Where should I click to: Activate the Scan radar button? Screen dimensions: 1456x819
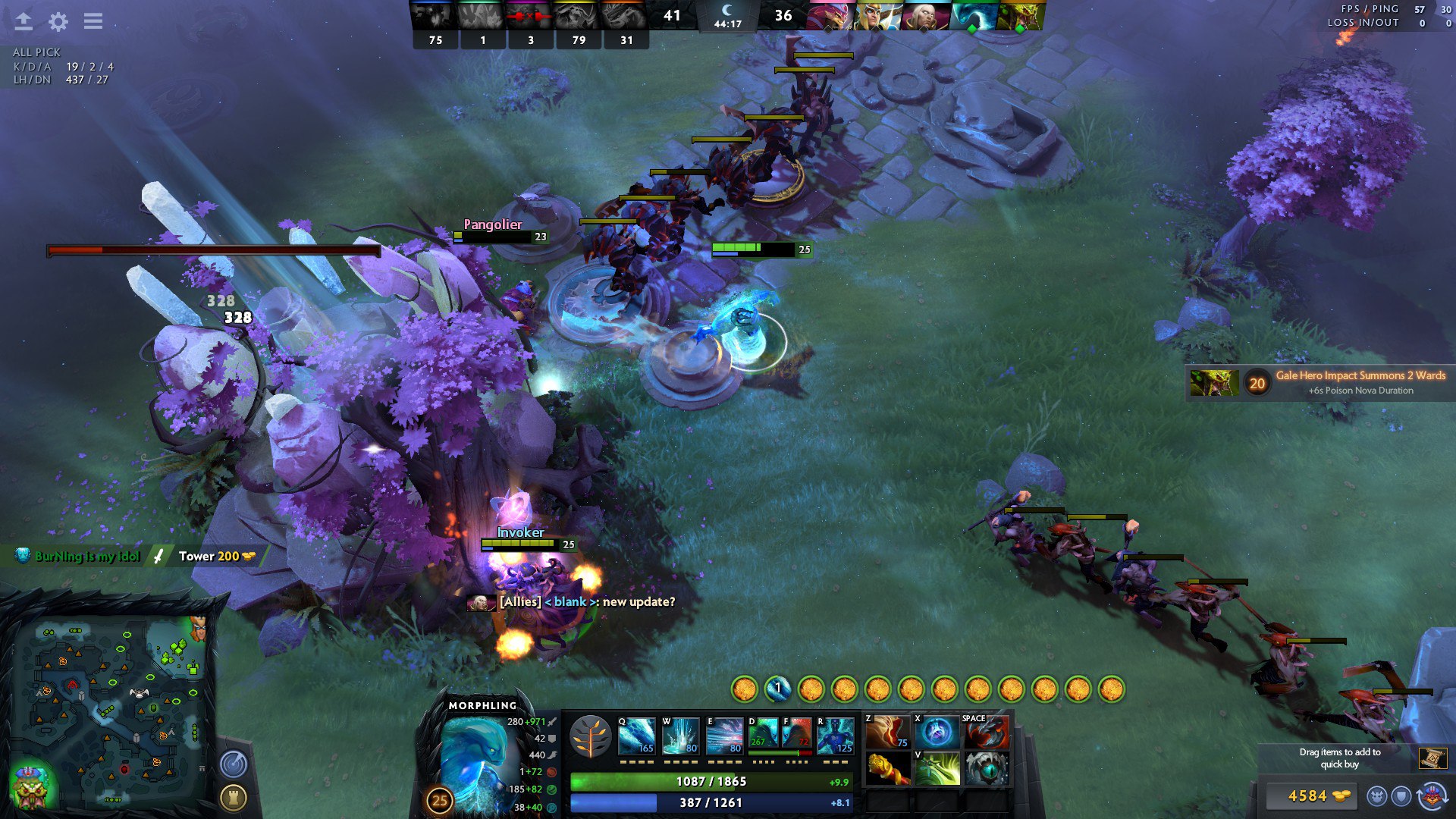(x=234, y=763)
